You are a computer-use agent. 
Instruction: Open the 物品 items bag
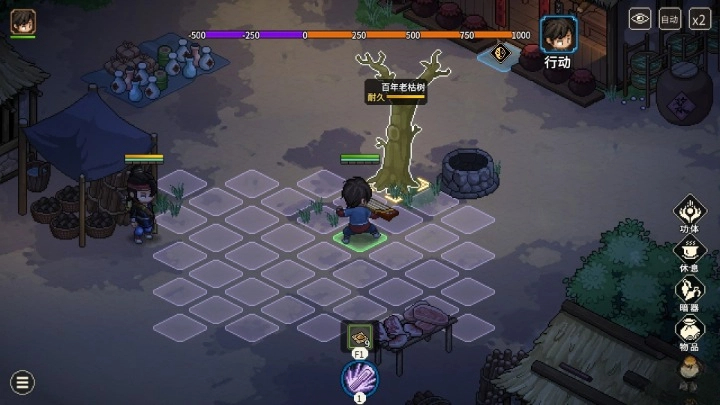[x=689, y=330]
